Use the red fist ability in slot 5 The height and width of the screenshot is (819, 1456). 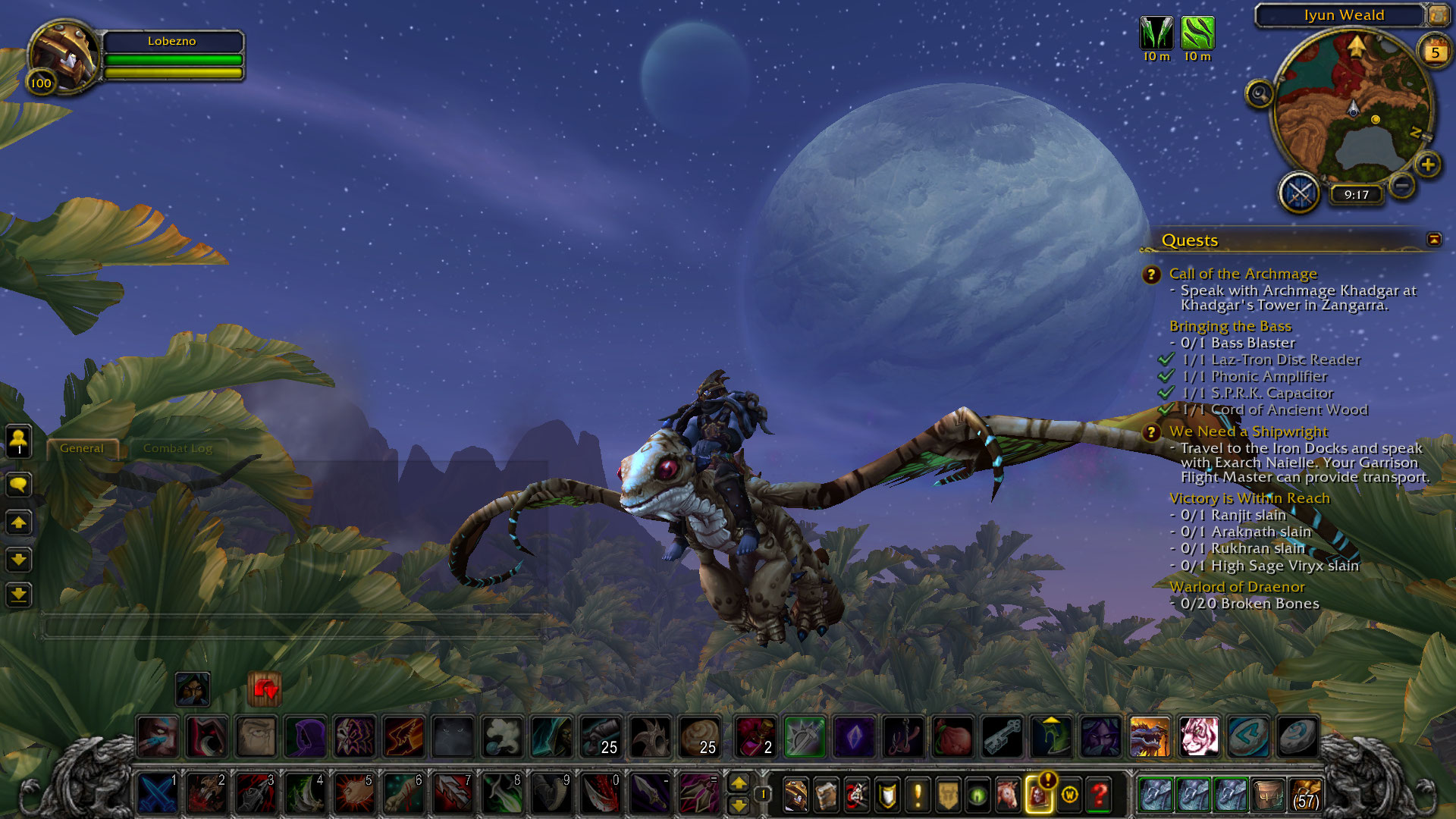[x=354, y=794]
